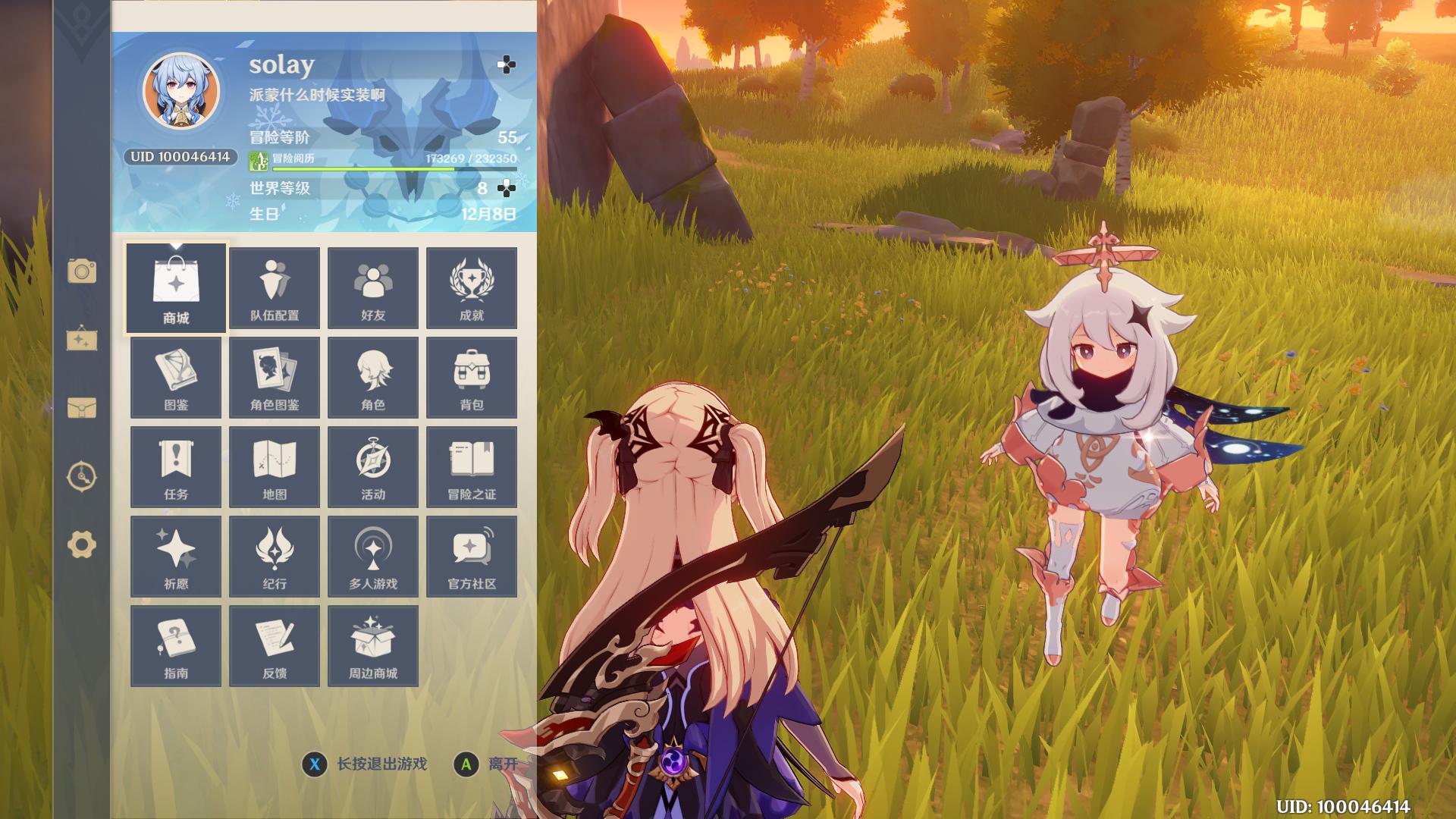The width and height of the screenshot is (1456, 819).
Task: Open the 祈愿 wish menu
Action: tap(176, 557)
